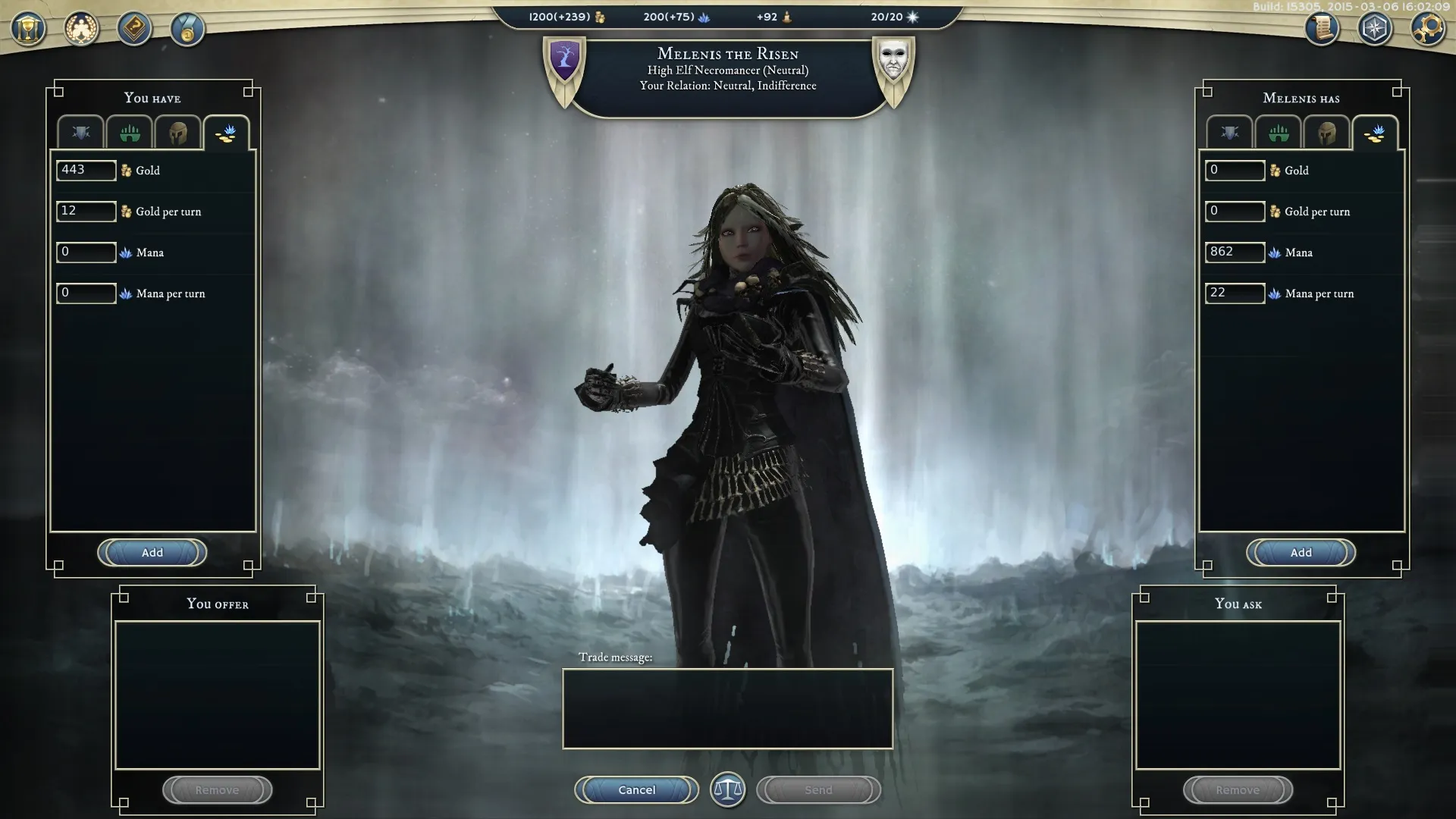Click the Send button
1456x819 pixels.
(818, 789)
